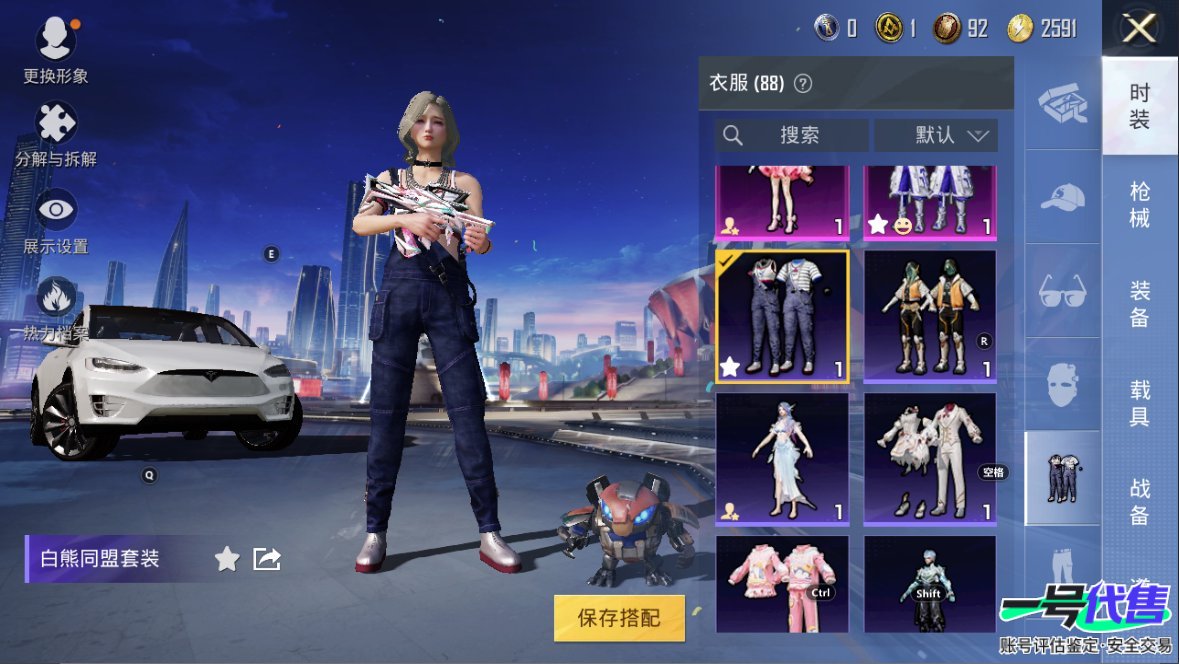Open the 默认 sort dropdown
The height and width of the screenshot is (664, 1179).
coord(936,135)
